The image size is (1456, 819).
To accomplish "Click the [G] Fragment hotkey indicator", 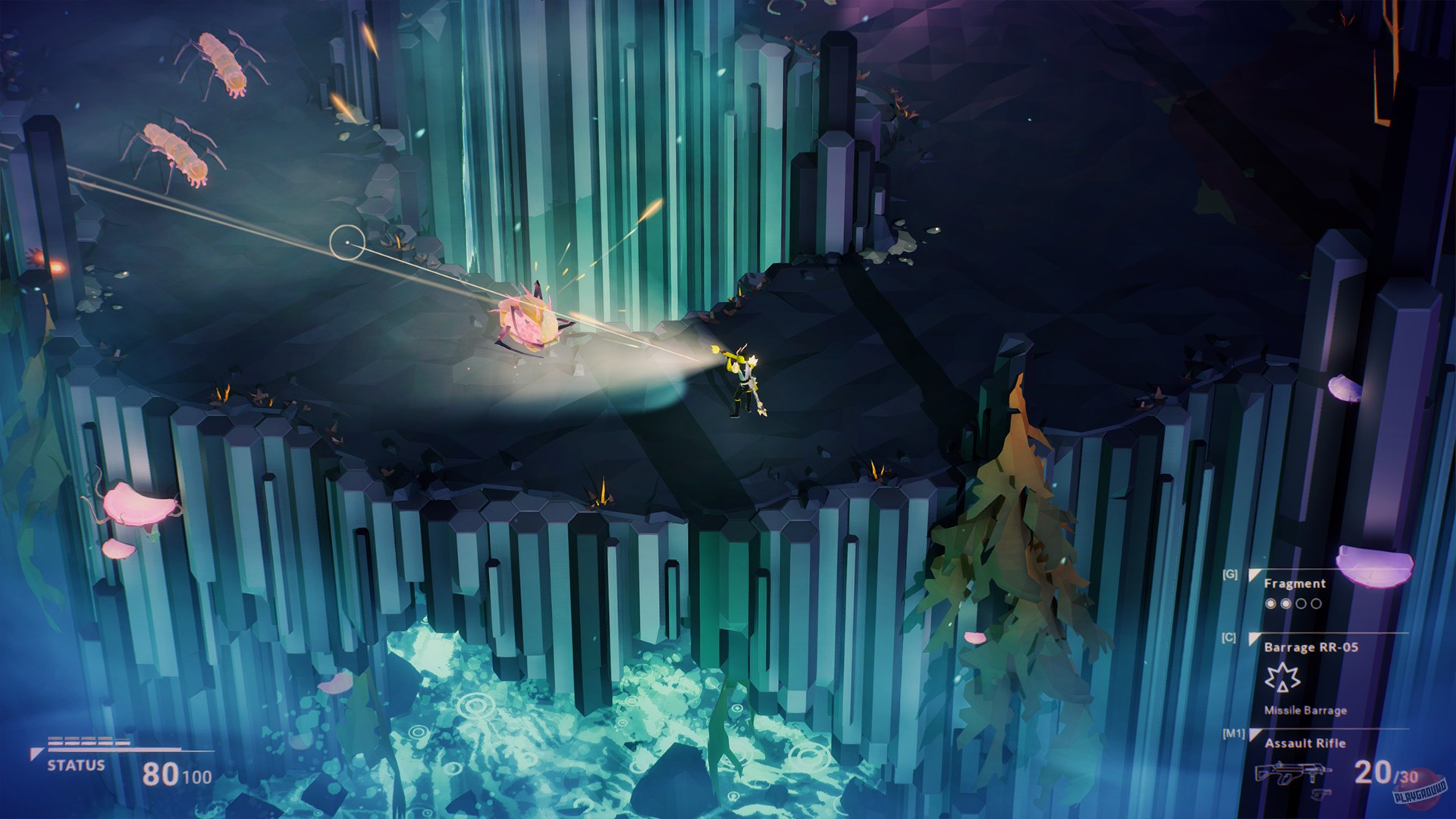I will [1229, 575].
